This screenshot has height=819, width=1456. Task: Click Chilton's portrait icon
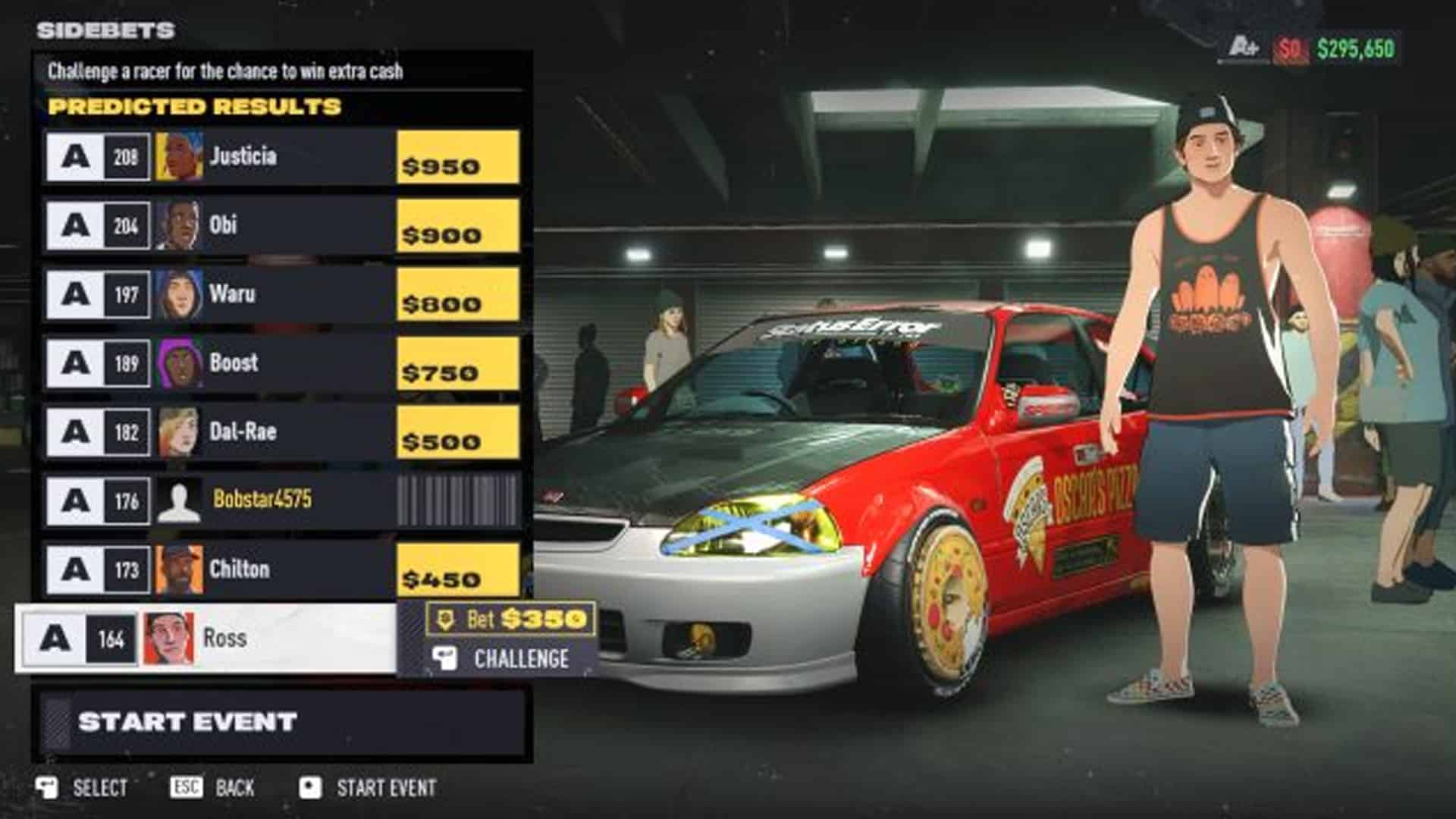click(179, 570)
